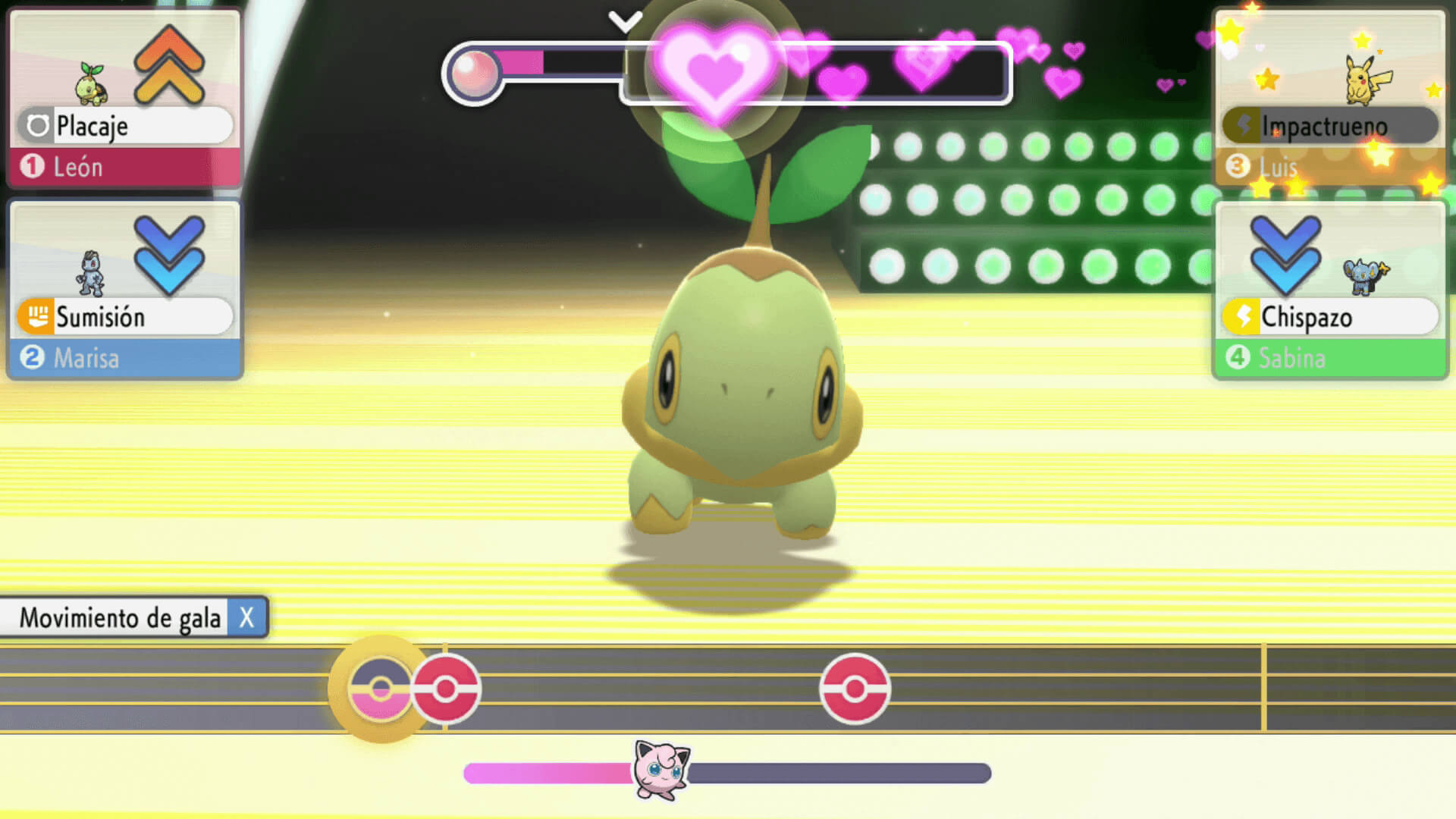
Task: Select the Chispazo move label
Action: tap(1330, 317)
